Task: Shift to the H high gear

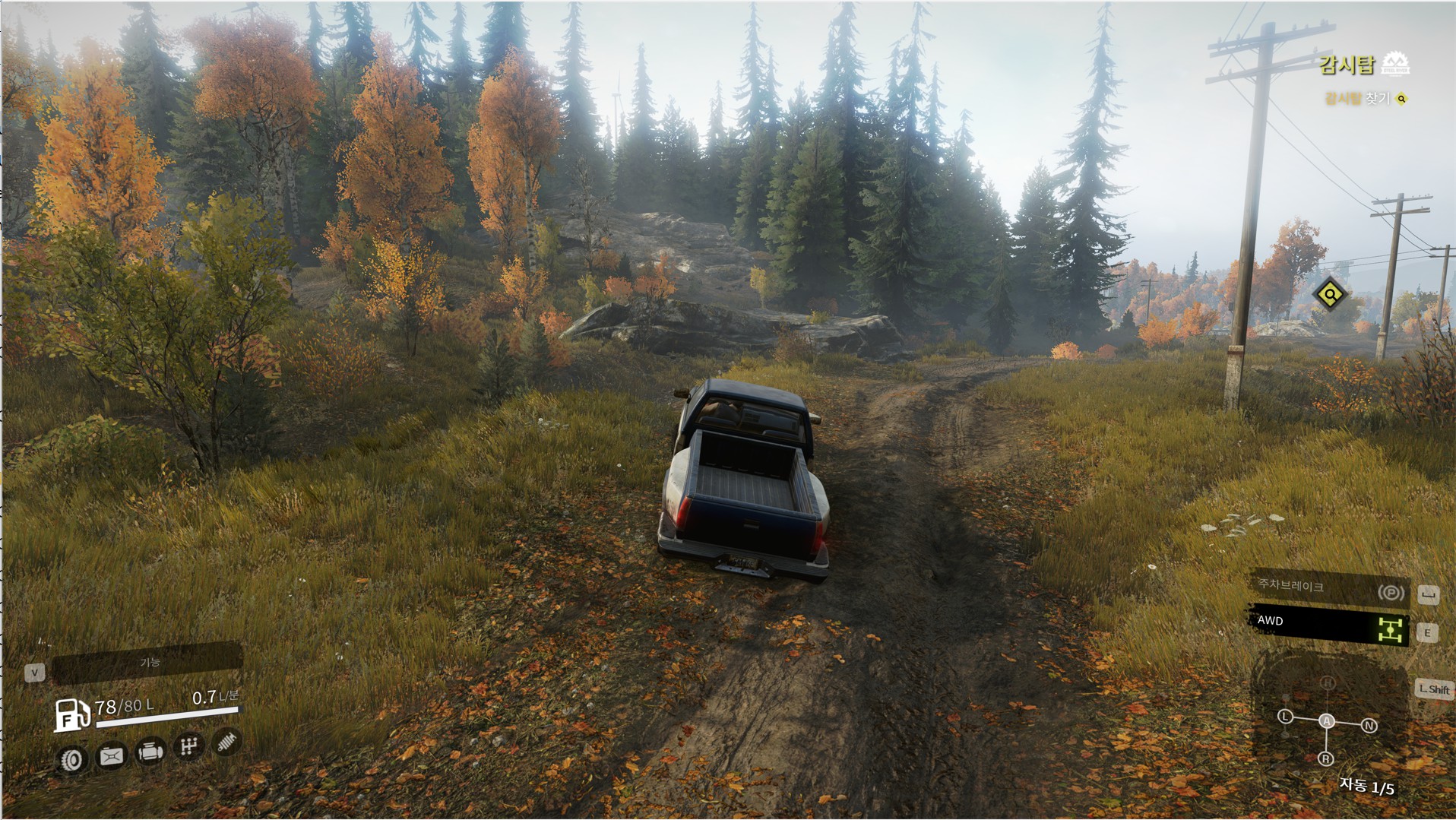Action: [1328, 683]
